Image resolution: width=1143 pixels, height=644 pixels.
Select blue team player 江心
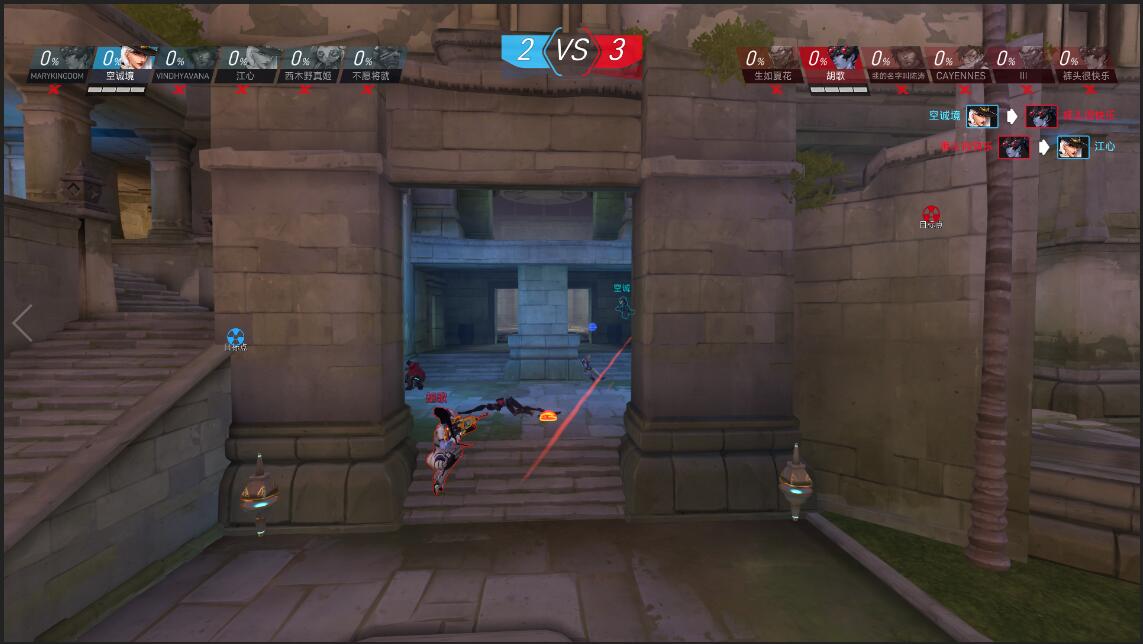tap(245, 63)
